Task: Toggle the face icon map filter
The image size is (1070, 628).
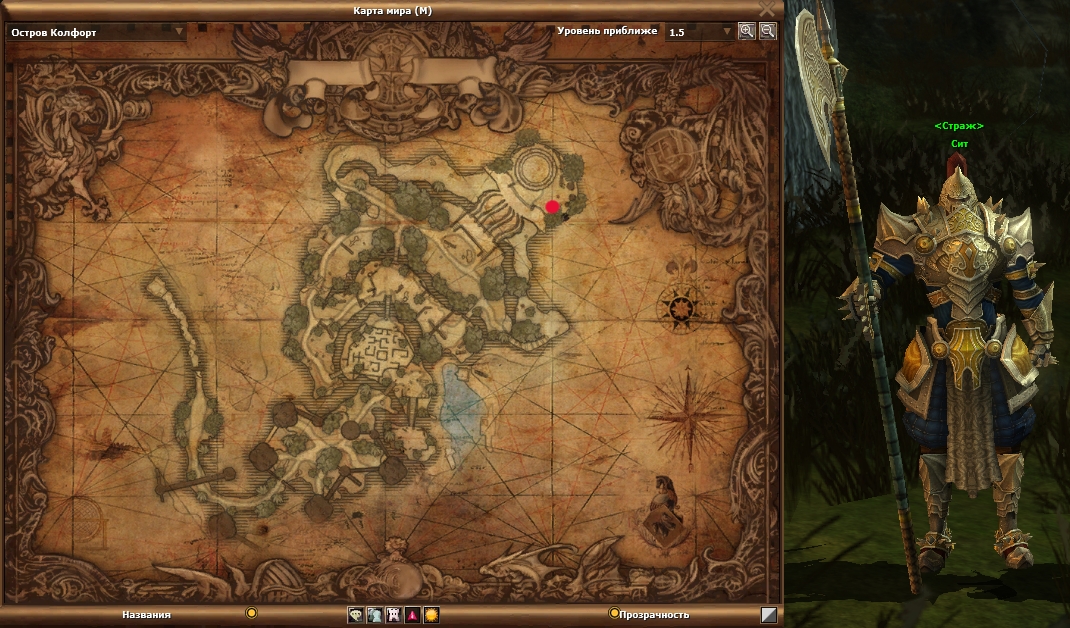Action: coord(355,615)
